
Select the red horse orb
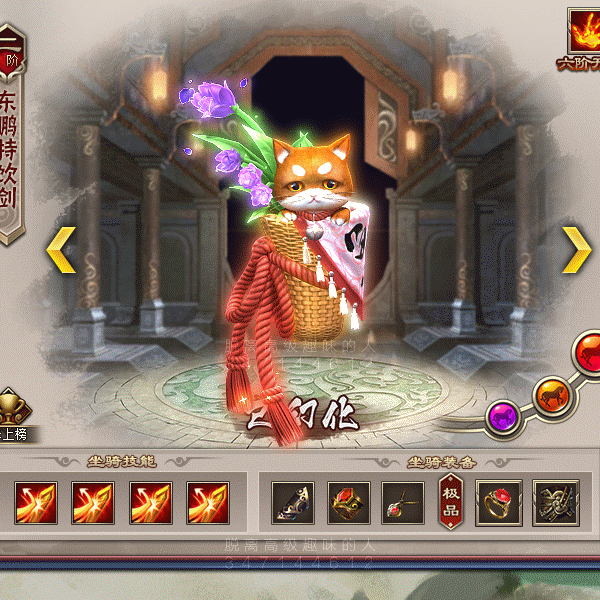(588, 352)
